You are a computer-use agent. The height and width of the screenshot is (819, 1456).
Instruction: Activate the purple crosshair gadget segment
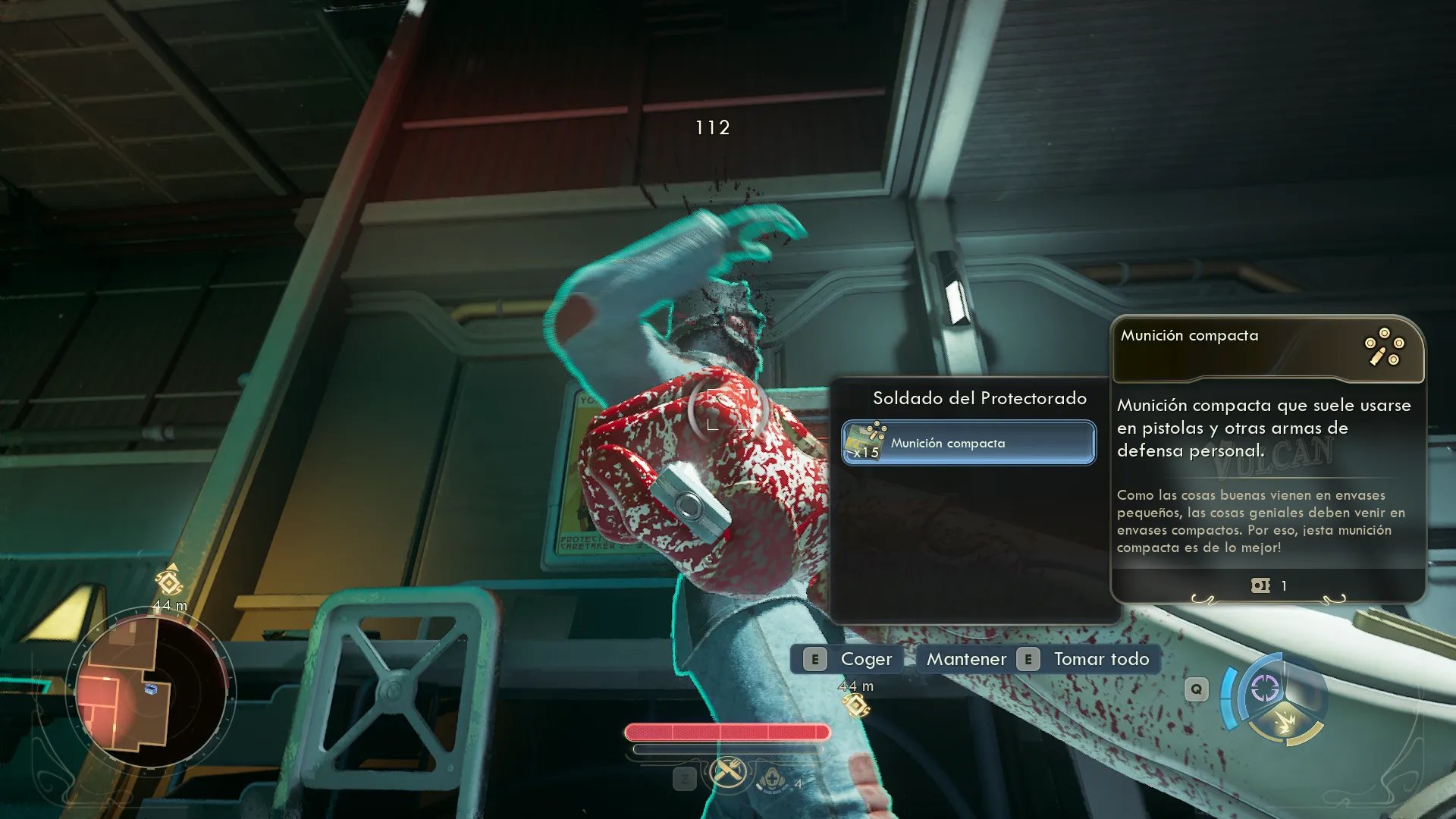coord(1264,688)
